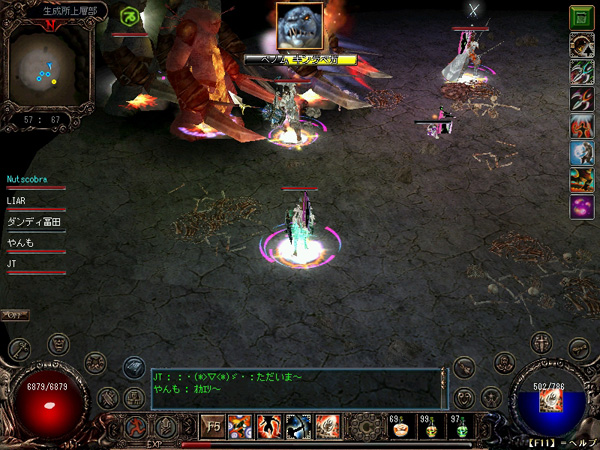Click the item icon on the mana orb

549,402
